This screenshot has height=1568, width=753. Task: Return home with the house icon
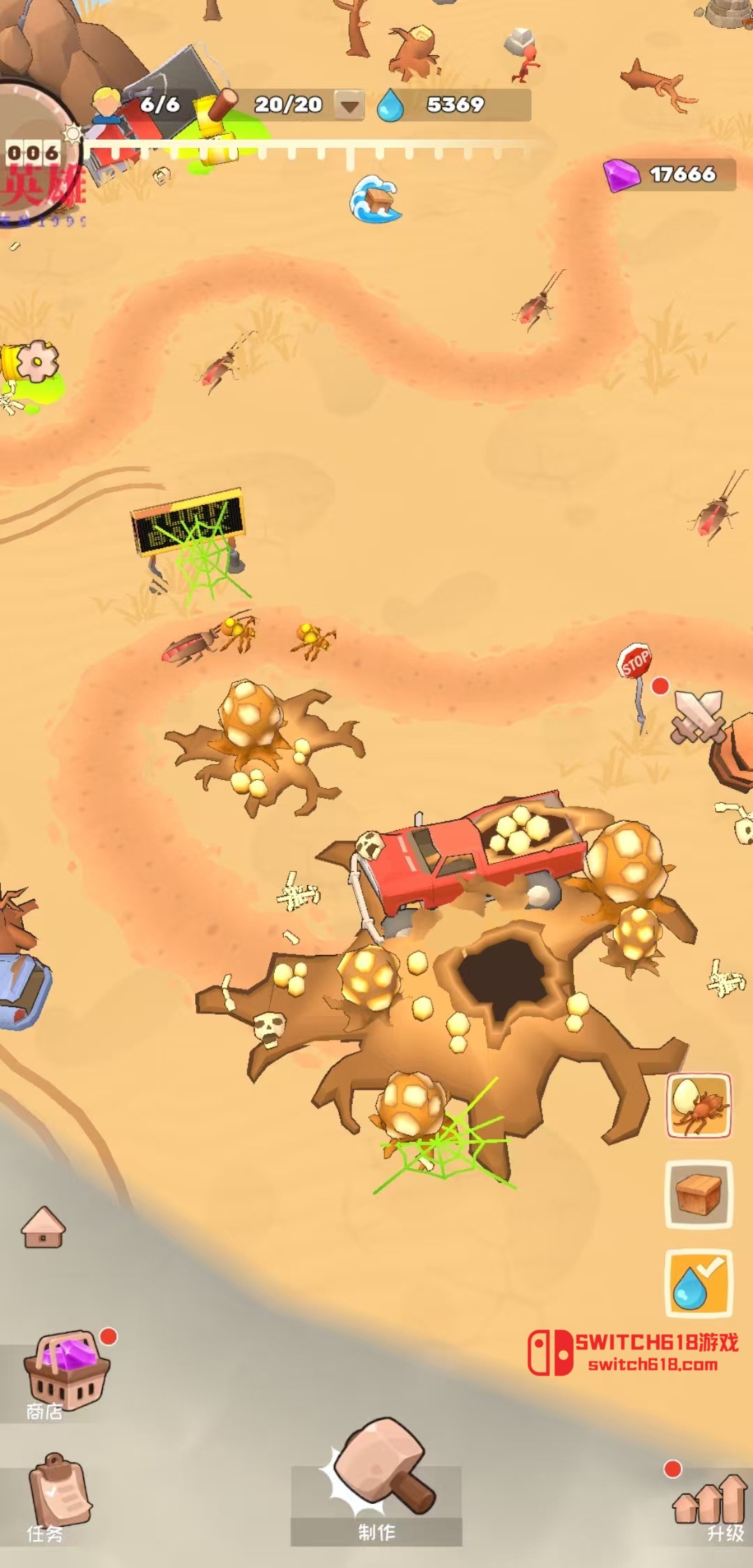point(43,1228)
